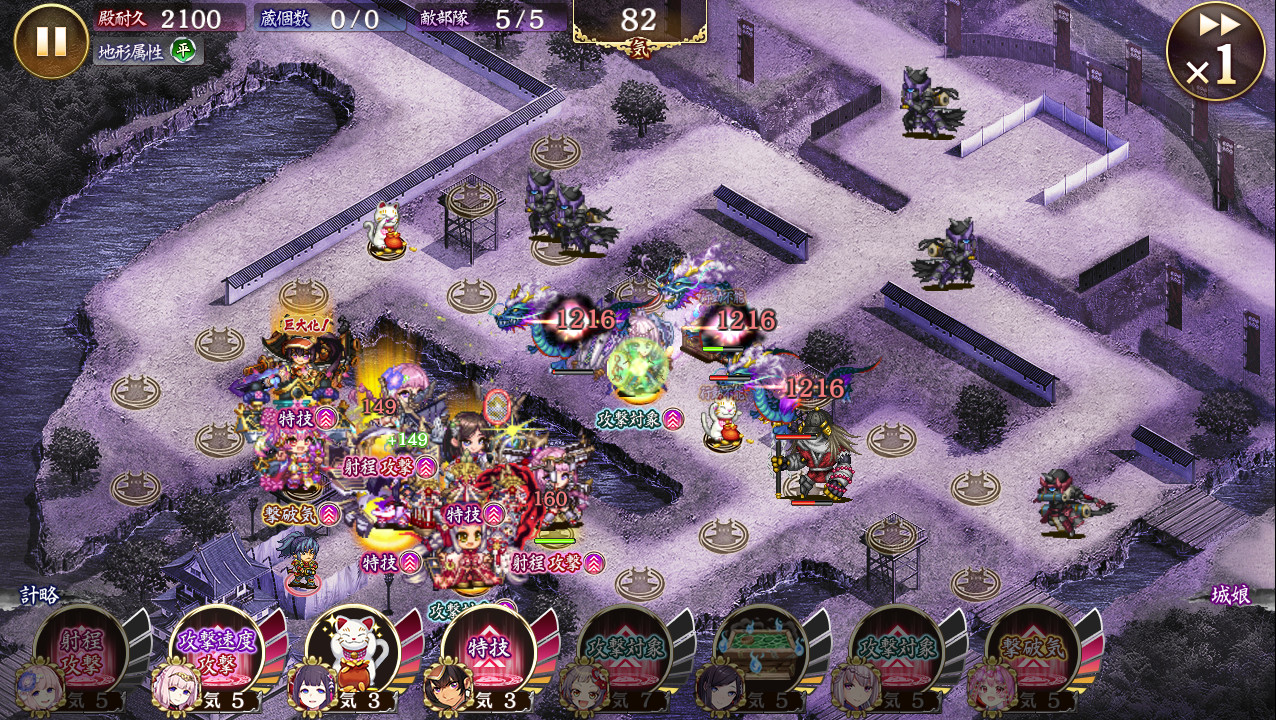Image resolution: width=1276 pixels, height=720 pixels.
Task: Activate the 射程攻撃 stratagem
Action: click(x=82, y=651)
